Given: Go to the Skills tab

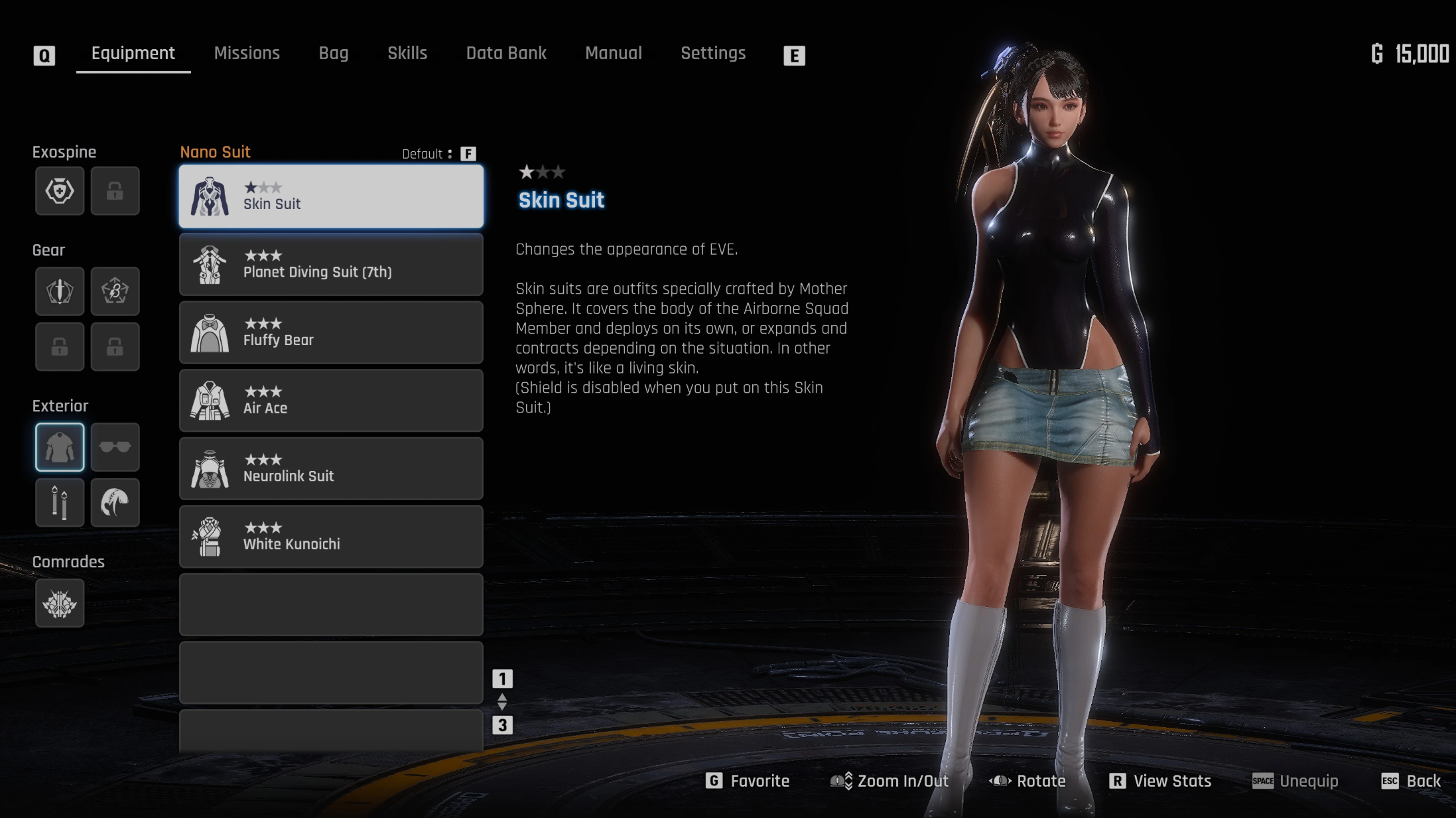Looking at the screenshot, I should pos(407,53).
